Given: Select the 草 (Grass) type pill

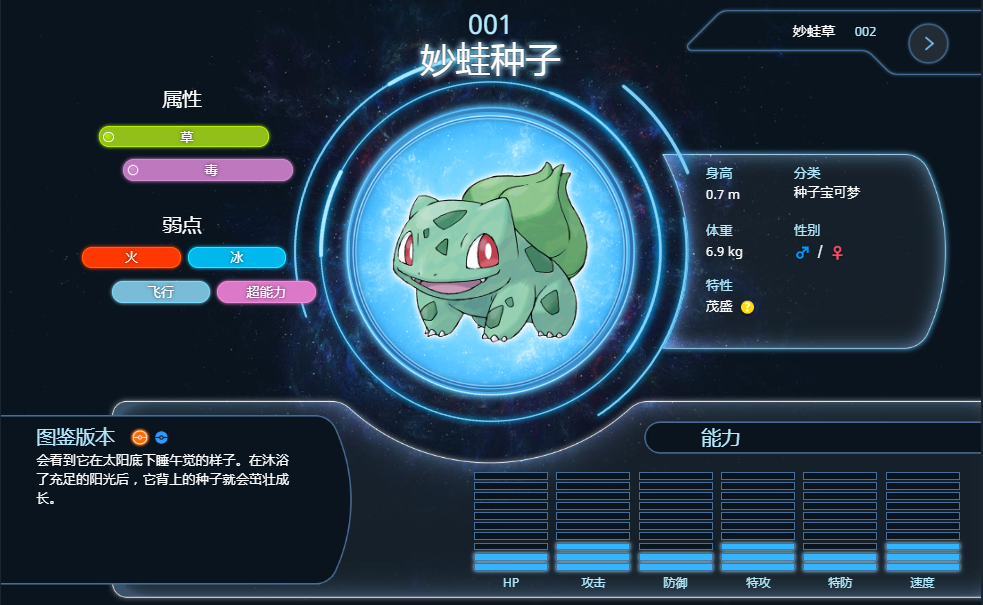Looking at the screenshot, I should tap(184, 137).
